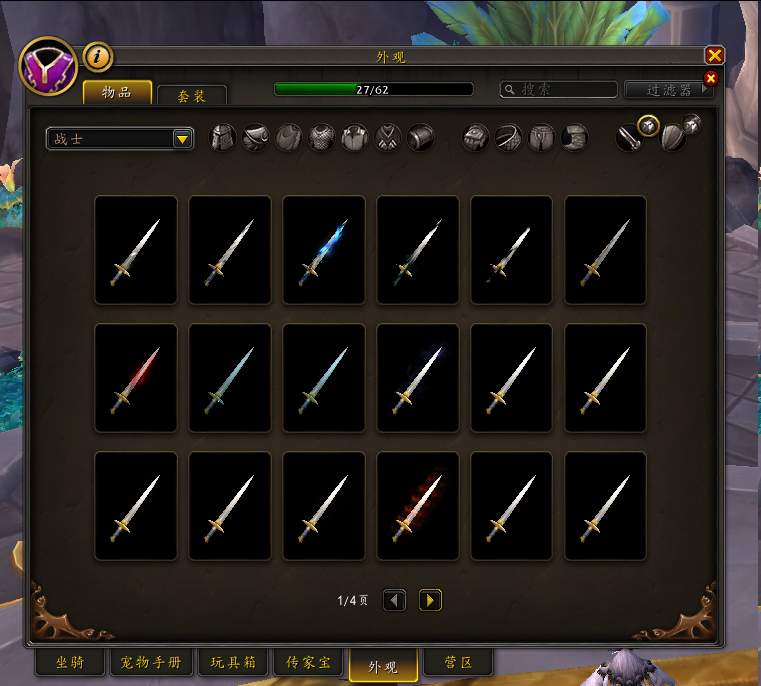The height and width of the screenshot is (686, 761).
Task: Go to the previous appearance page
Action: (x=395, y=600)
